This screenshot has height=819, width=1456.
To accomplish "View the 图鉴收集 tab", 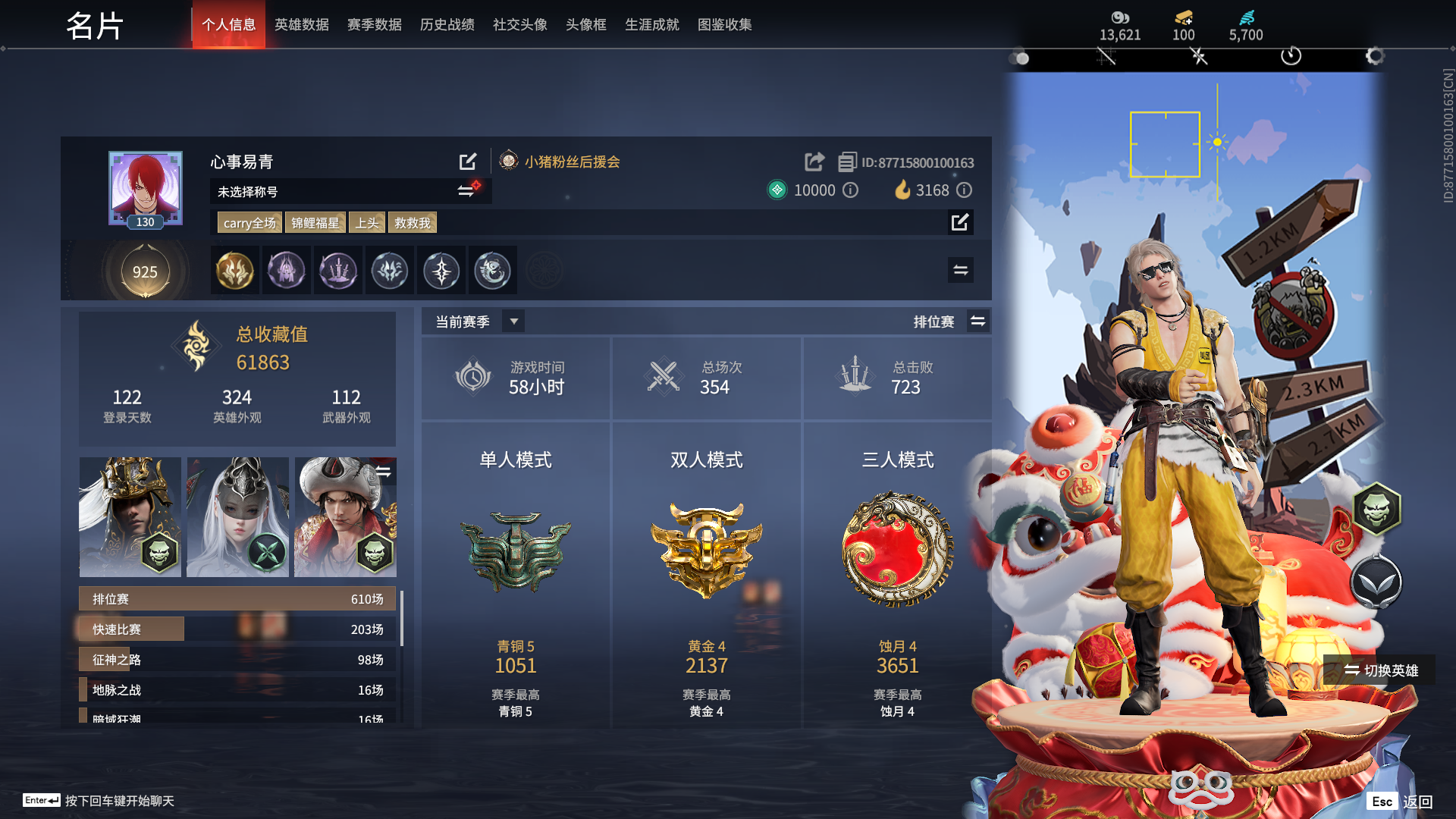I will click(724, 24).
